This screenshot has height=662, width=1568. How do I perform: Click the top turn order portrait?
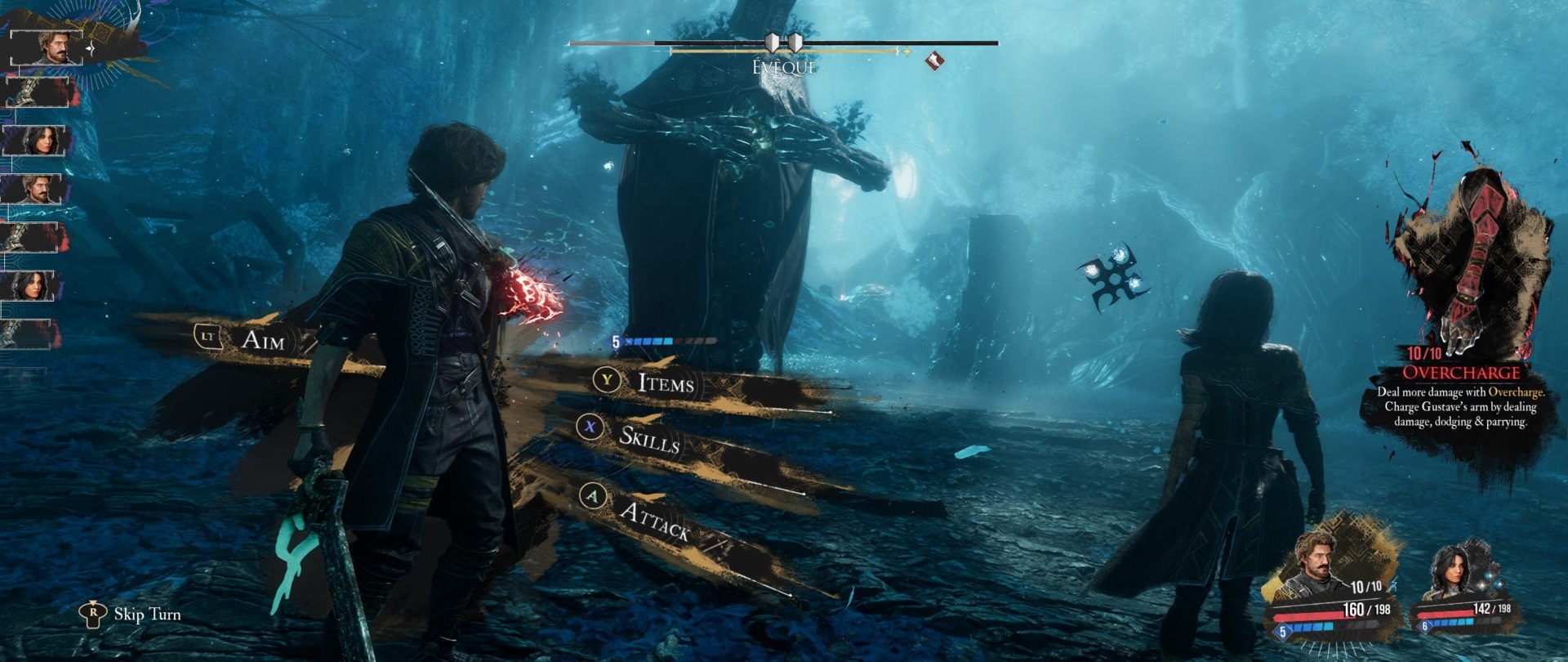click(54, 47)
